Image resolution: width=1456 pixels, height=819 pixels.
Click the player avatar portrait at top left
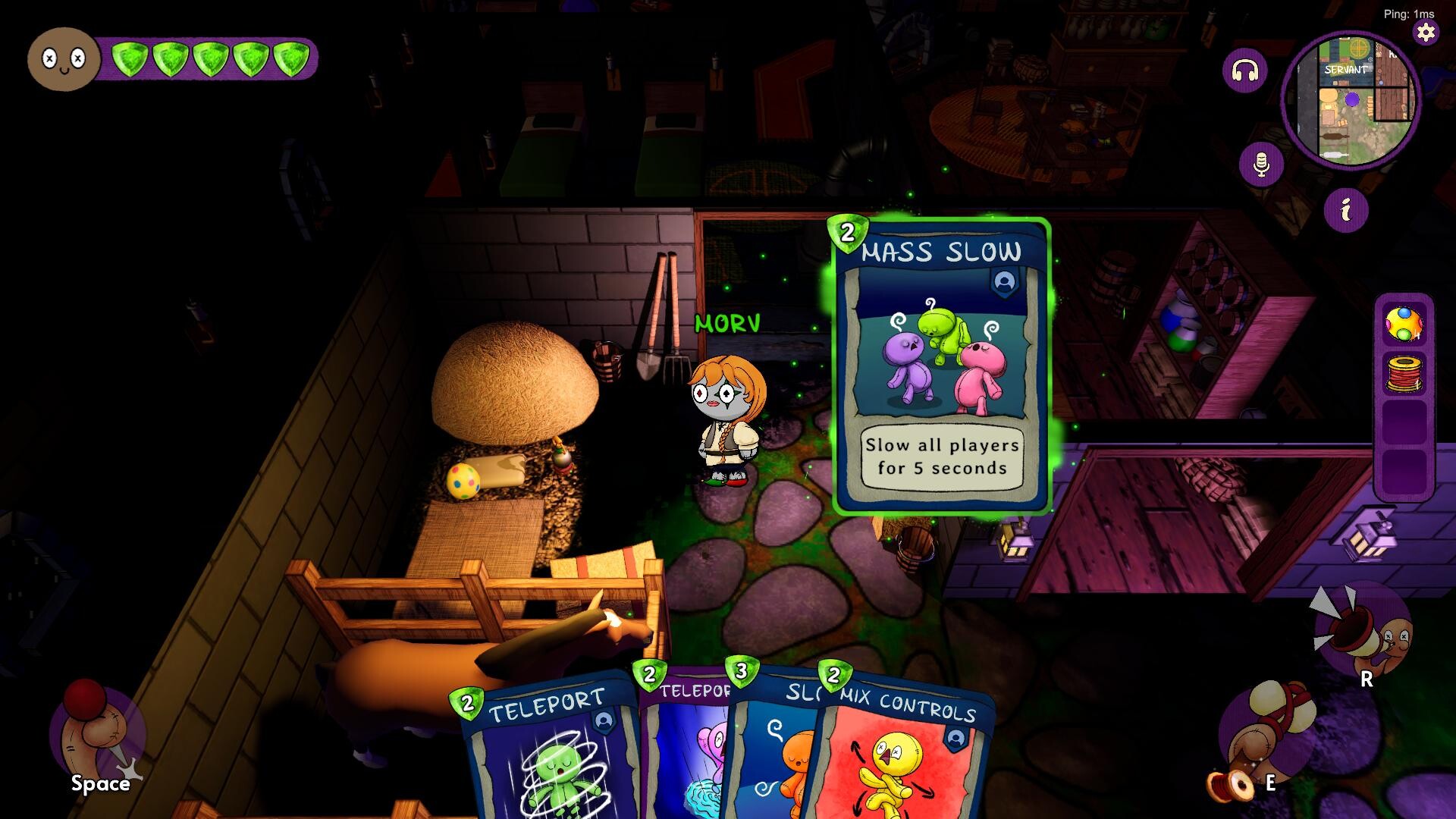(x=64, y=59)
